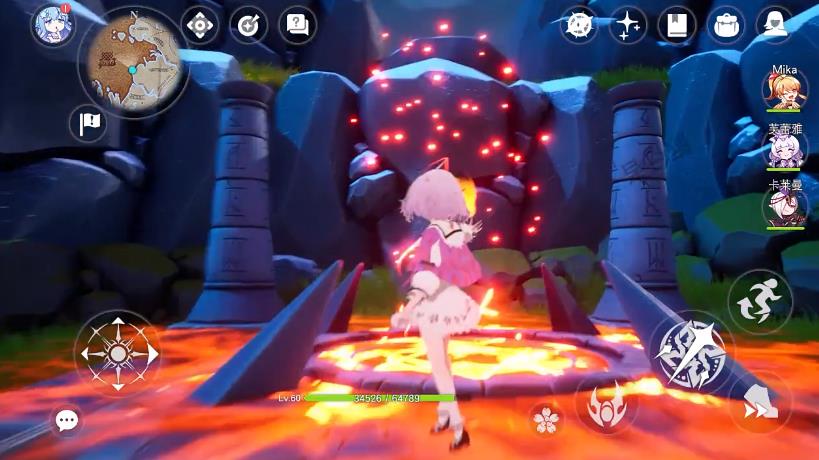The height and width of the screenshot is (460, 819).
Task: Select the four-arrow diamond icon
Action: pyautogui.click(x=200, y=25)
